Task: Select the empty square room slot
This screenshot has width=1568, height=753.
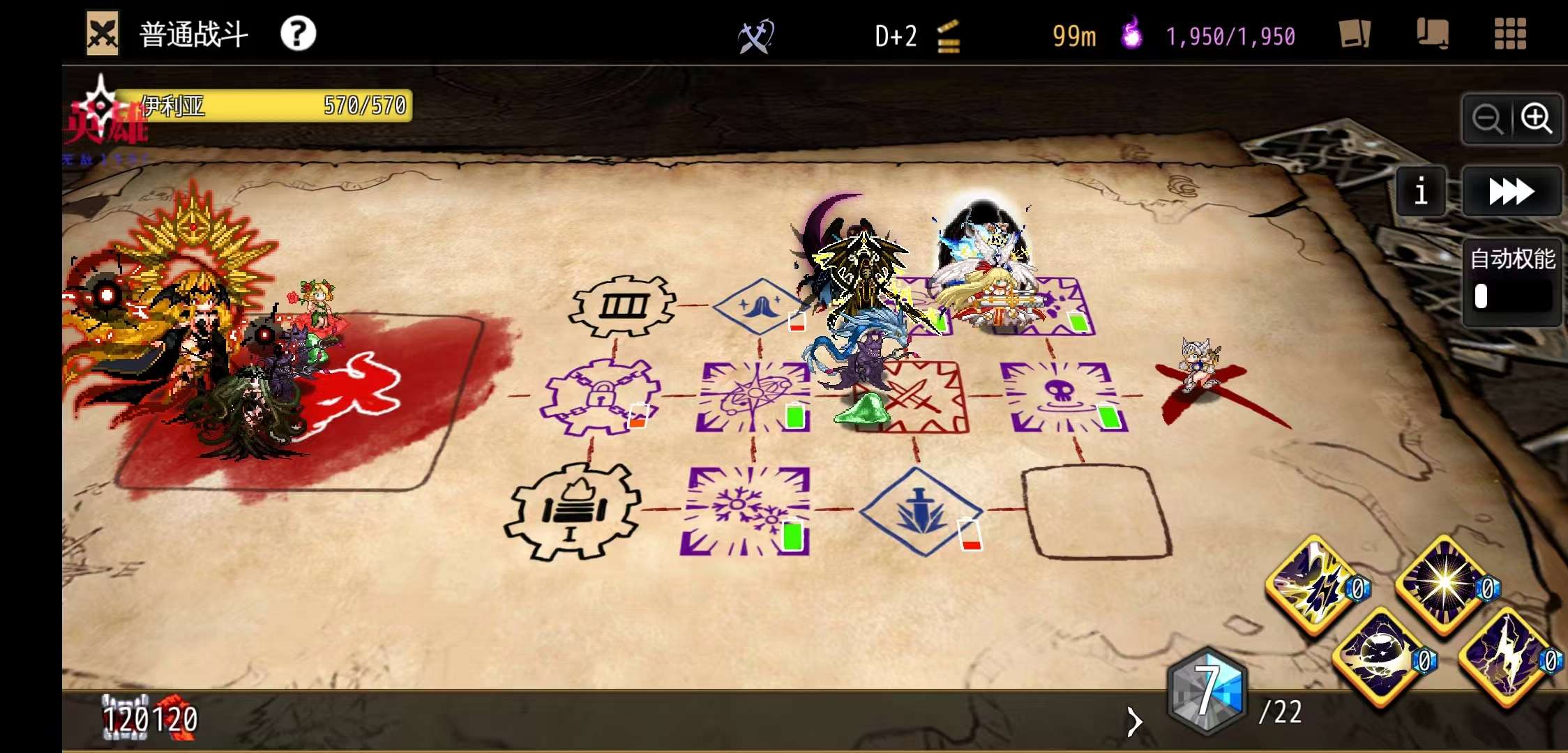Action: click(1095, 511)
